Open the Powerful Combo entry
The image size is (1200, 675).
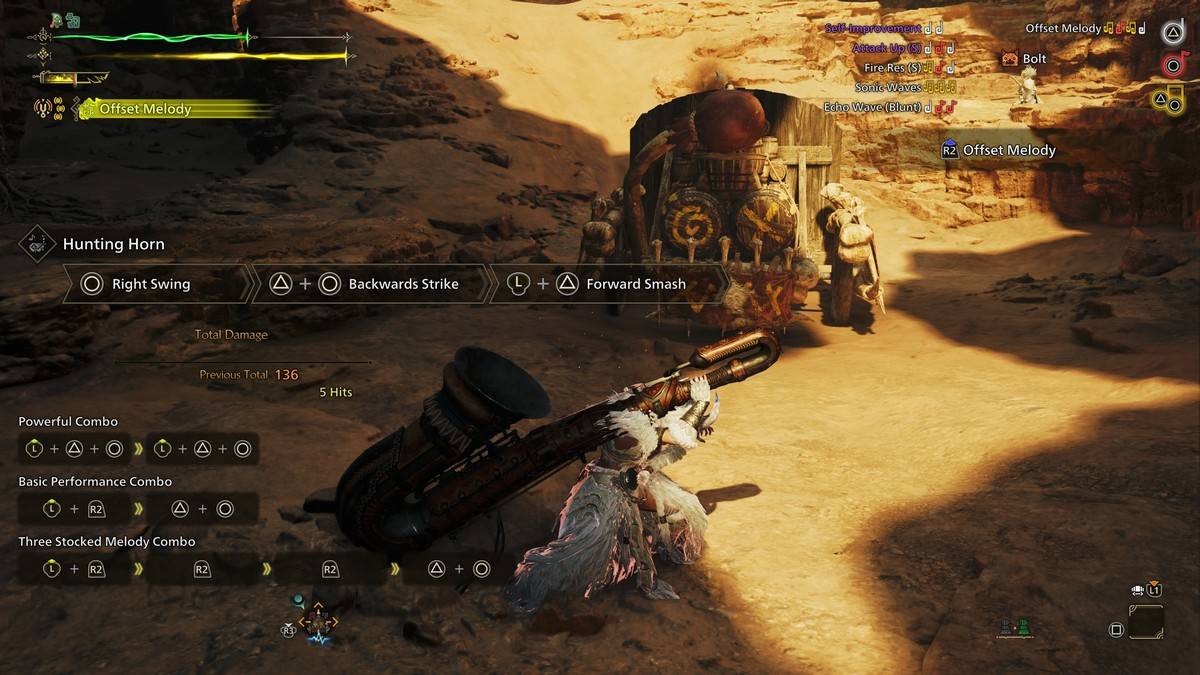point(67,422)
